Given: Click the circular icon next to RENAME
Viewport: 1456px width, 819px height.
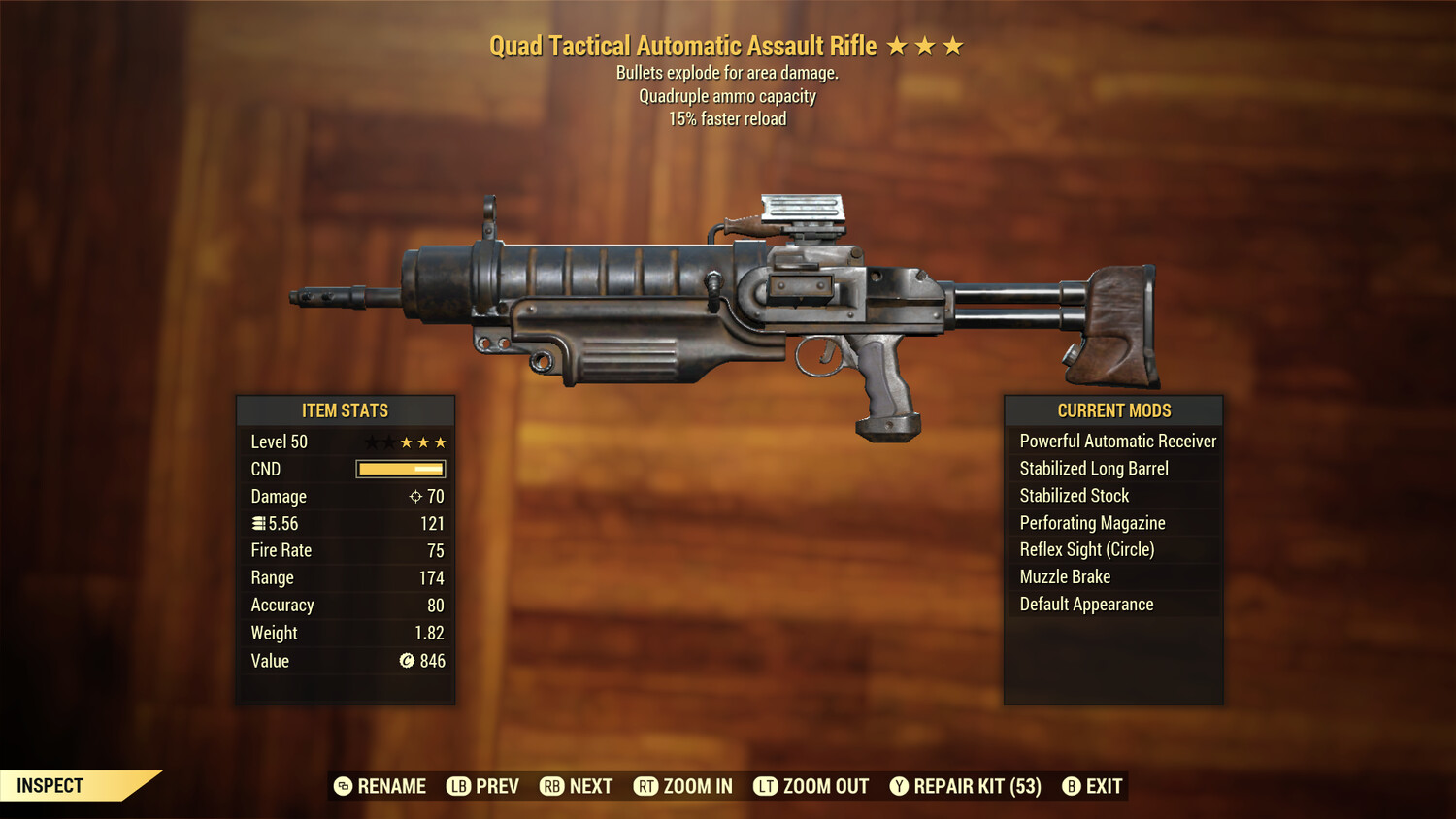Looking at the screenshot, I should [x=342, y=786].
